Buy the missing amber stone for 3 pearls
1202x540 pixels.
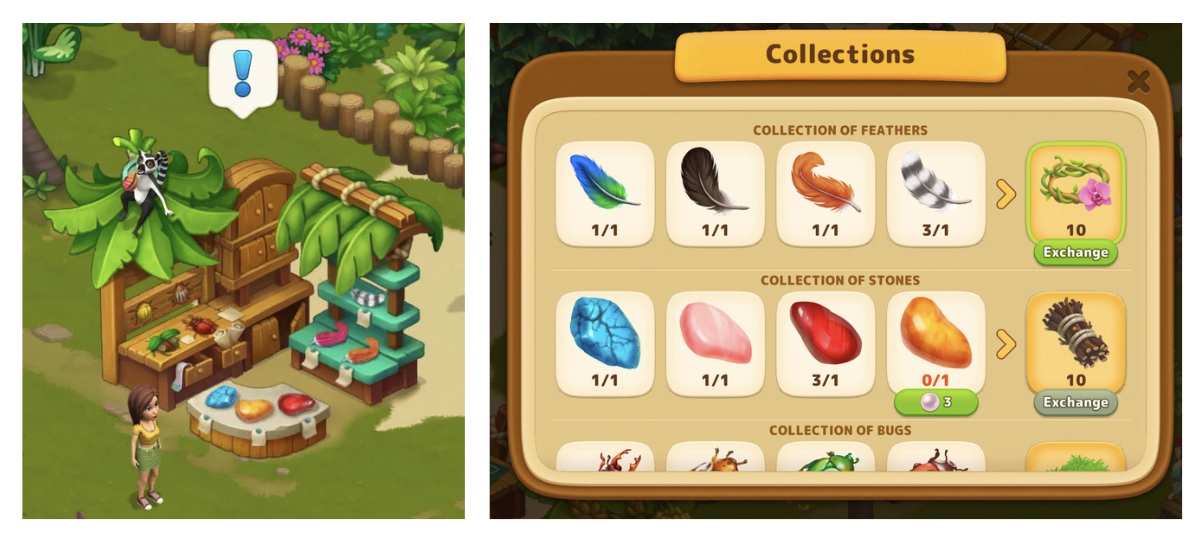tap(935, 403)
